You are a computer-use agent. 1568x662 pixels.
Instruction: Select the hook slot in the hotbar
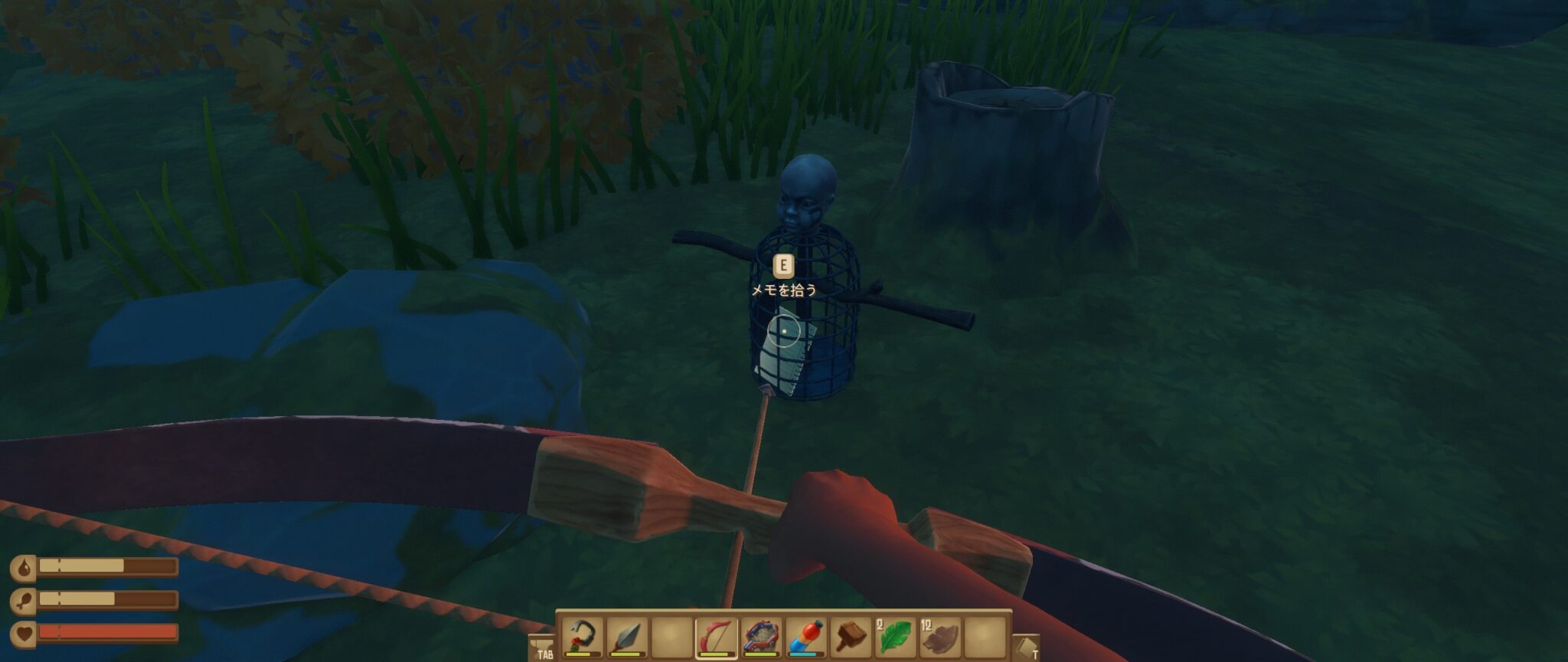coord(583,637)
